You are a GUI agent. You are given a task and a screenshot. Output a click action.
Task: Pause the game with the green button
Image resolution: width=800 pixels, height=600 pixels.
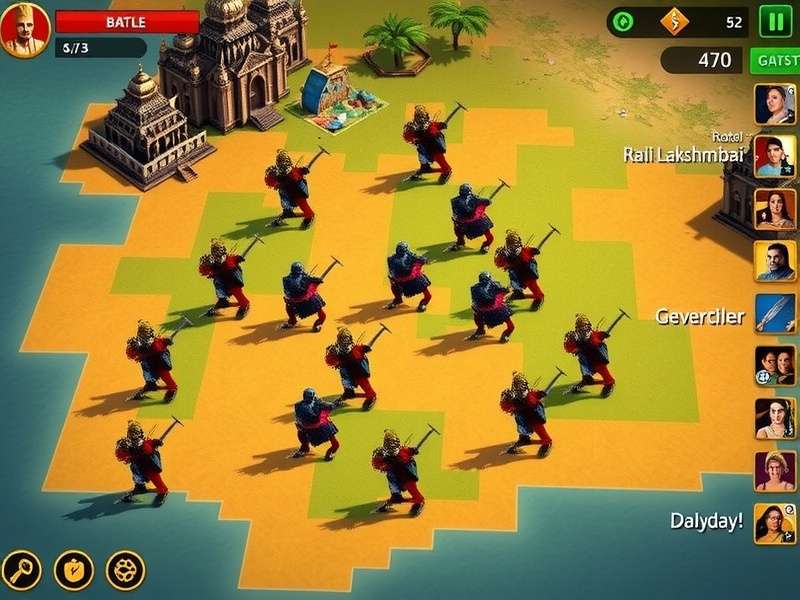[775, 21]
